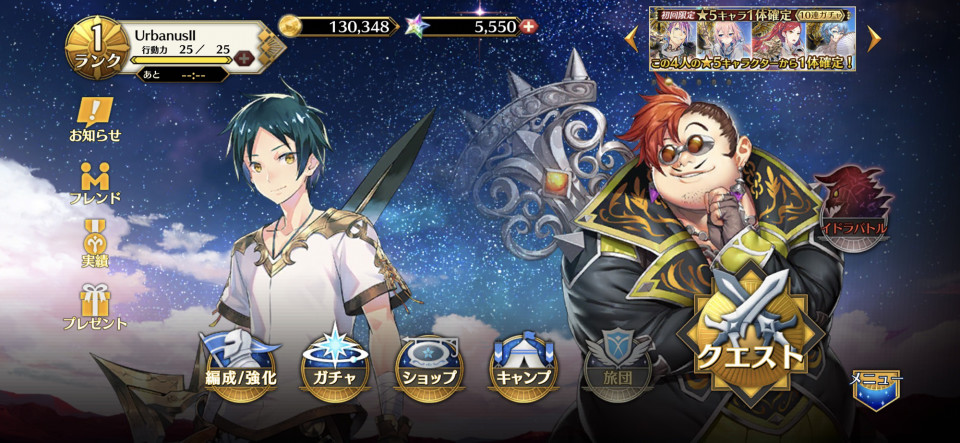Screen dimensions: 960x443
Task: Open the ★5 character guaranteed gacha banner
Action: point(752,38)
